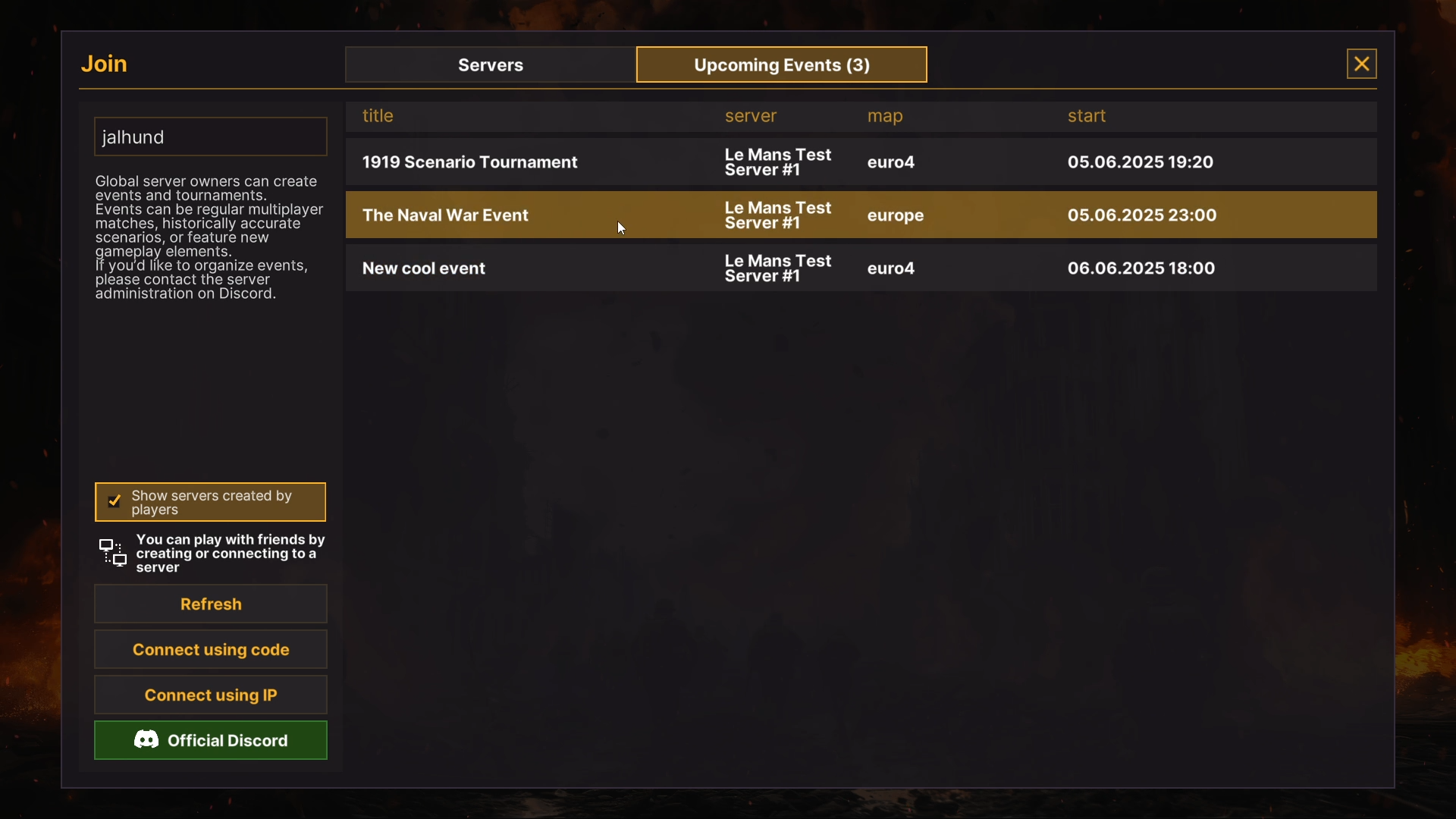1456x819 pixels.
Task: Toggle Show servers created by players
Action: point(210,501)
